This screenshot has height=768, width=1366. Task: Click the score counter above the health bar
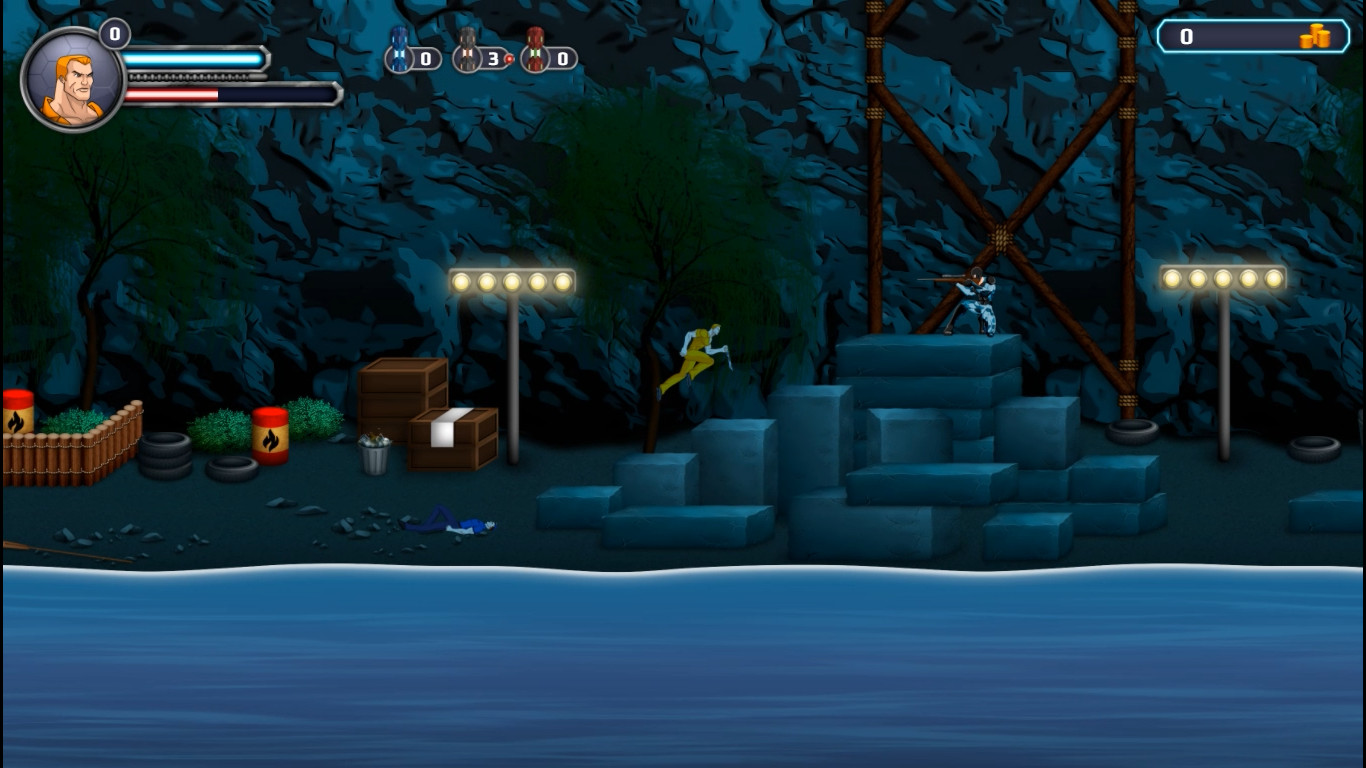[x=113, y=33]
